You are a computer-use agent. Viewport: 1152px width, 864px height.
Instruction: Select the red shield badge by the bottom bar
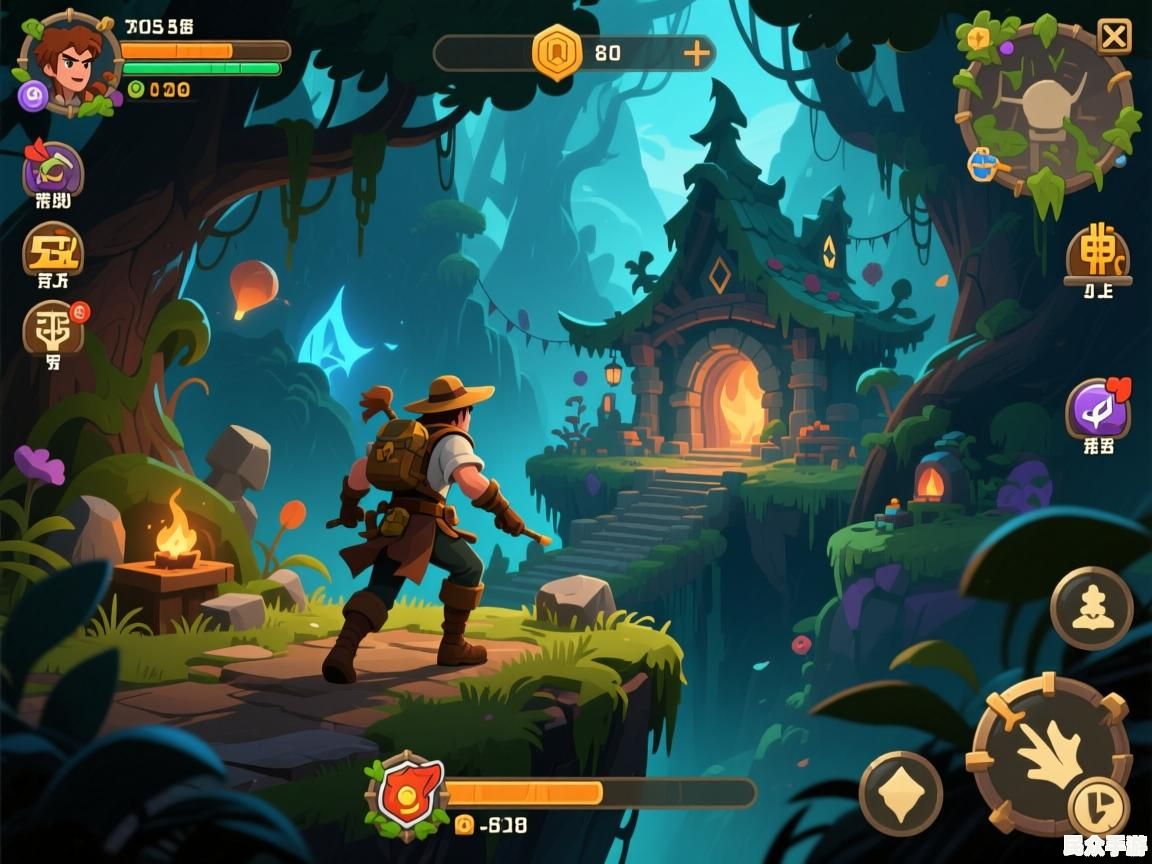(407, 795)
